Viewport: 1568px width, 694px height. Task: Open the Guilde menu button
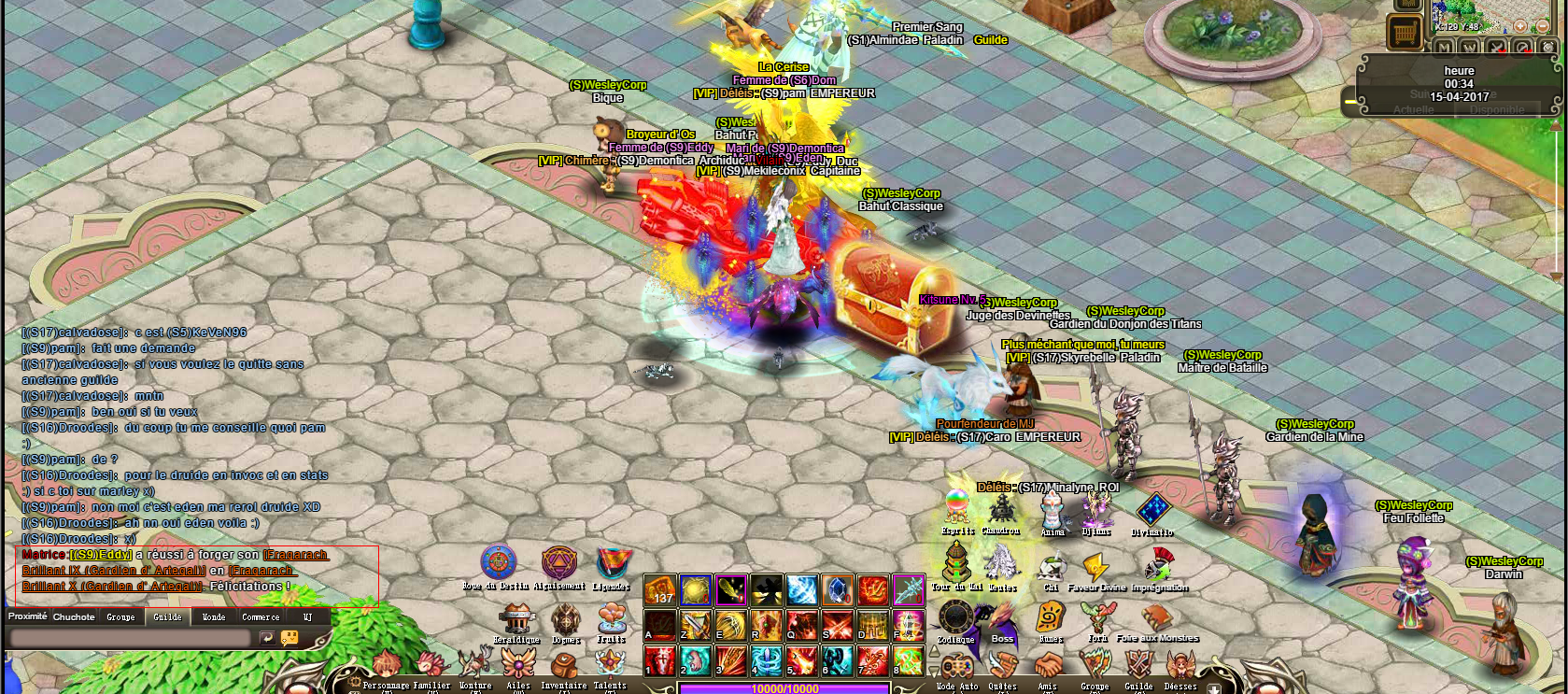(1138, 666)
